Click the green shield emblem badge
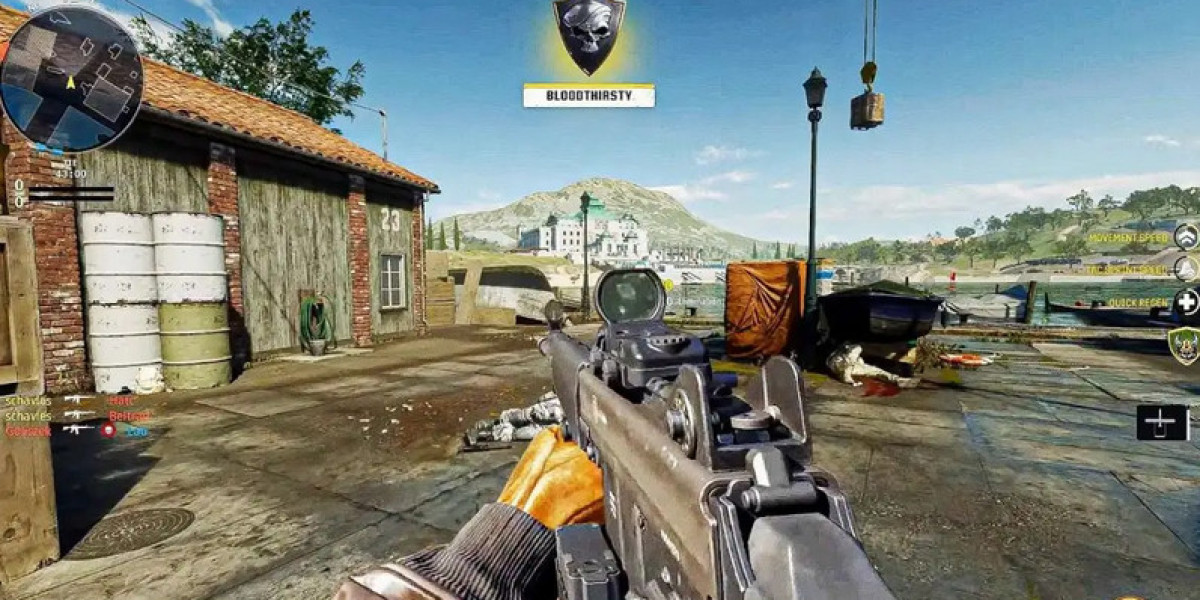1200x600 pixels. point(1184,344)
